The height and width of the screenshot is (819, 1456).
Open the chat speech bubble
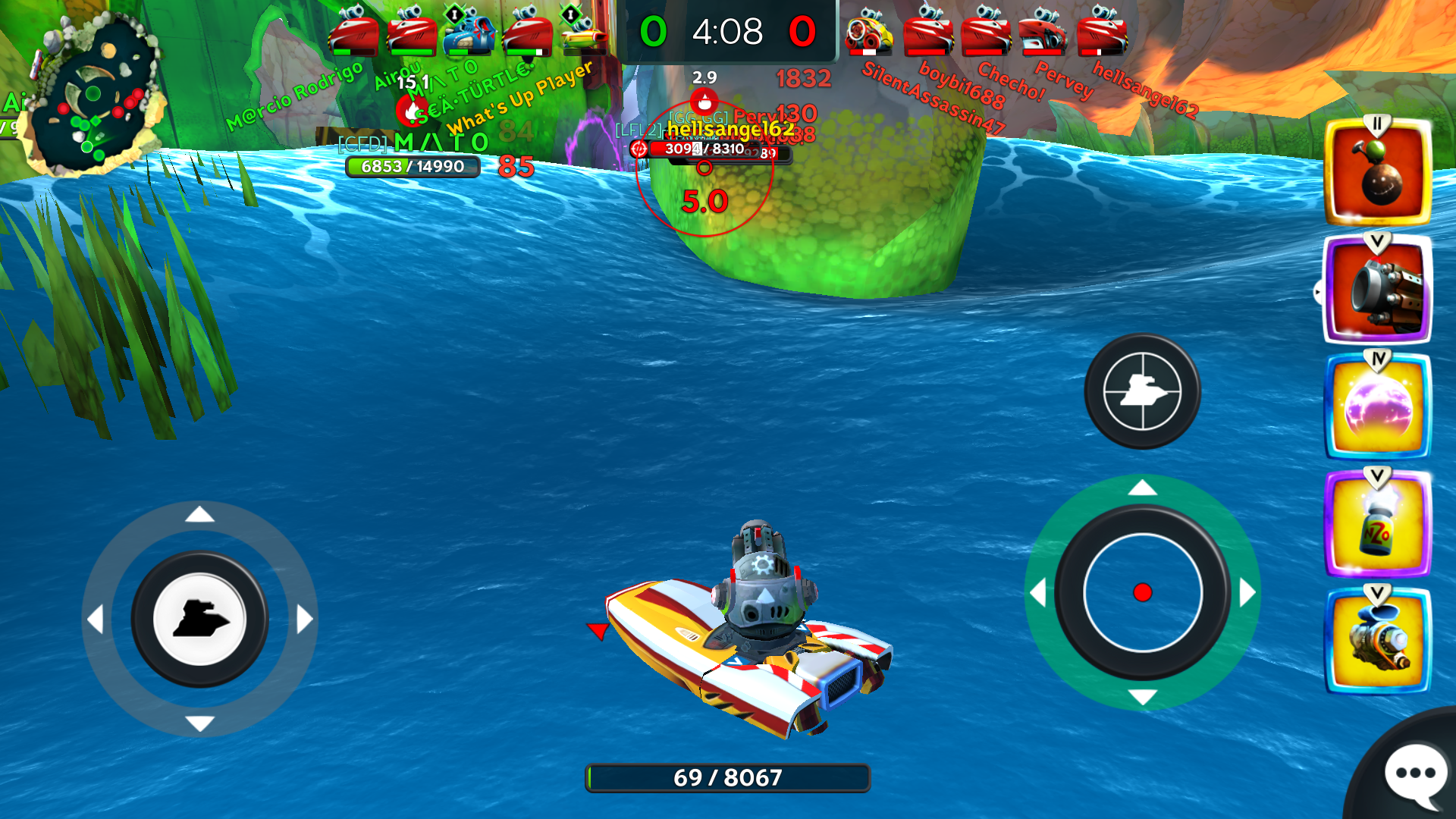coord(1415,774)
